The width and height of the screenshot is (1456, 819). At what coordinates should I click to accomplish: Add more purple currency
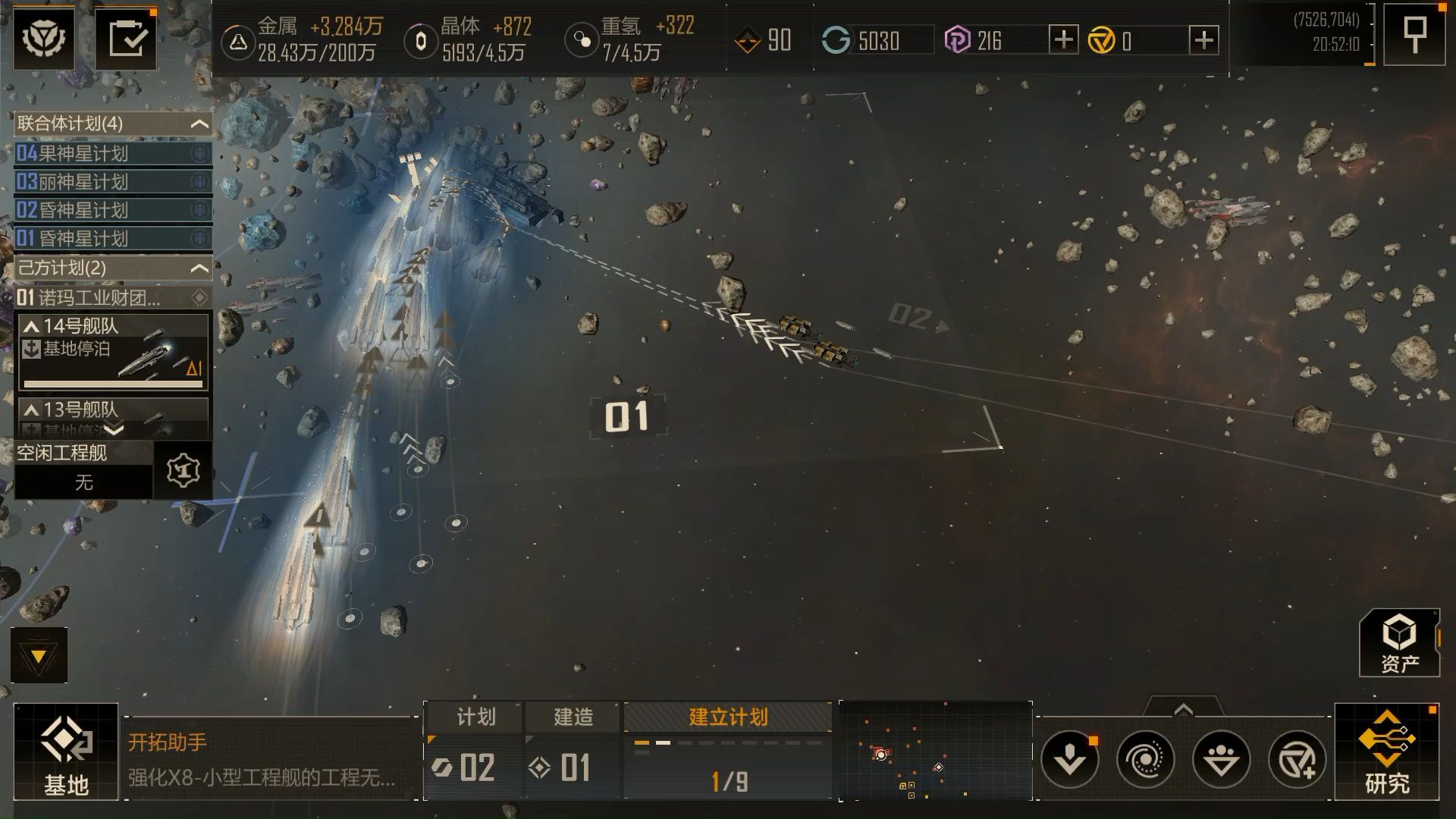(1063, 39)
